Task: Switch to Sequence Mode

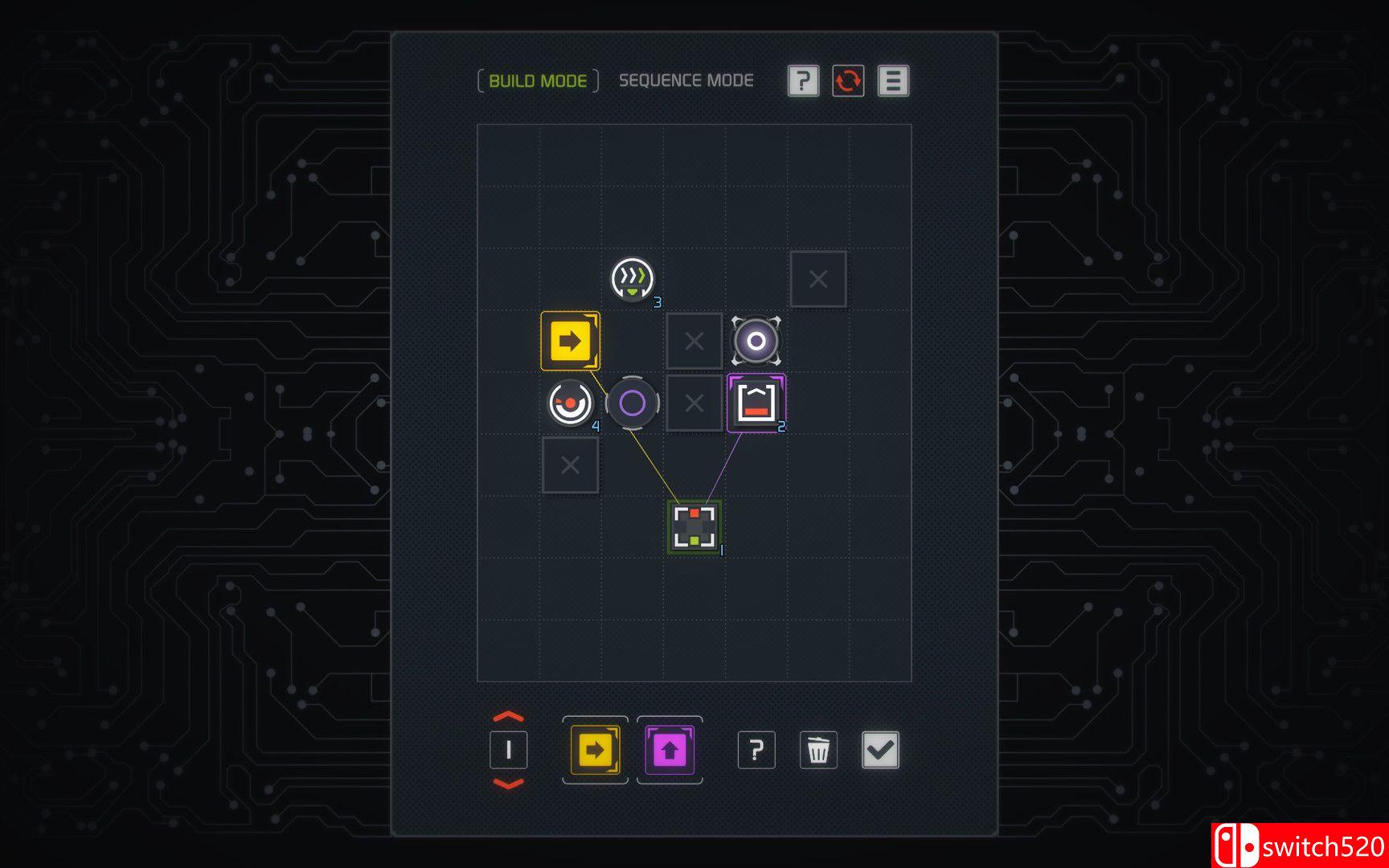Action: 686,80
